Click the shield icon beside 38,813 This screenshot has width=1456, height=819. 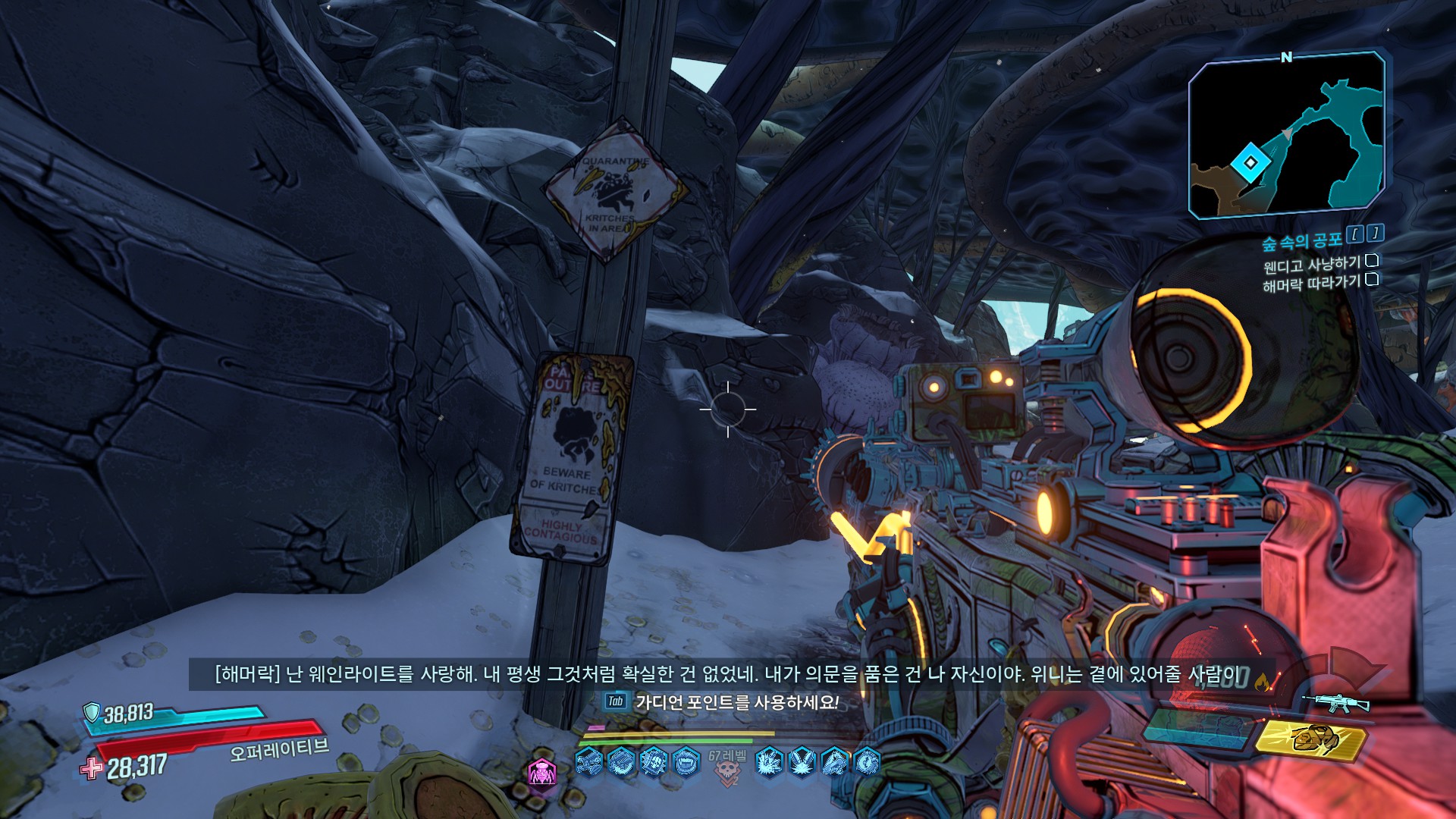coord(92,712)
